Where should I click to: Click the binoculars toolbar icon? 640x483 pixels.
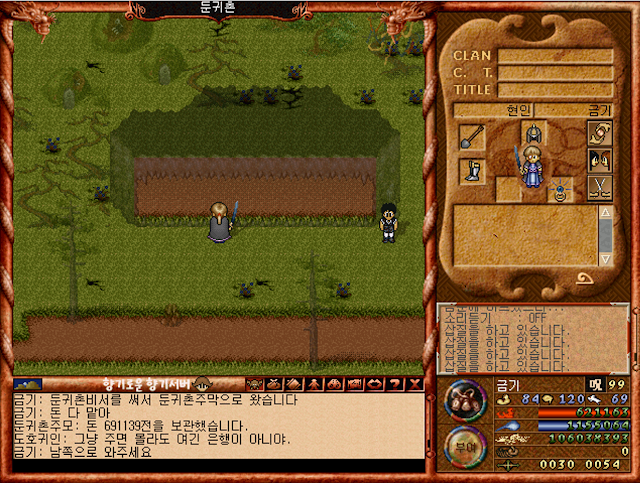click(x=333, y=383)
